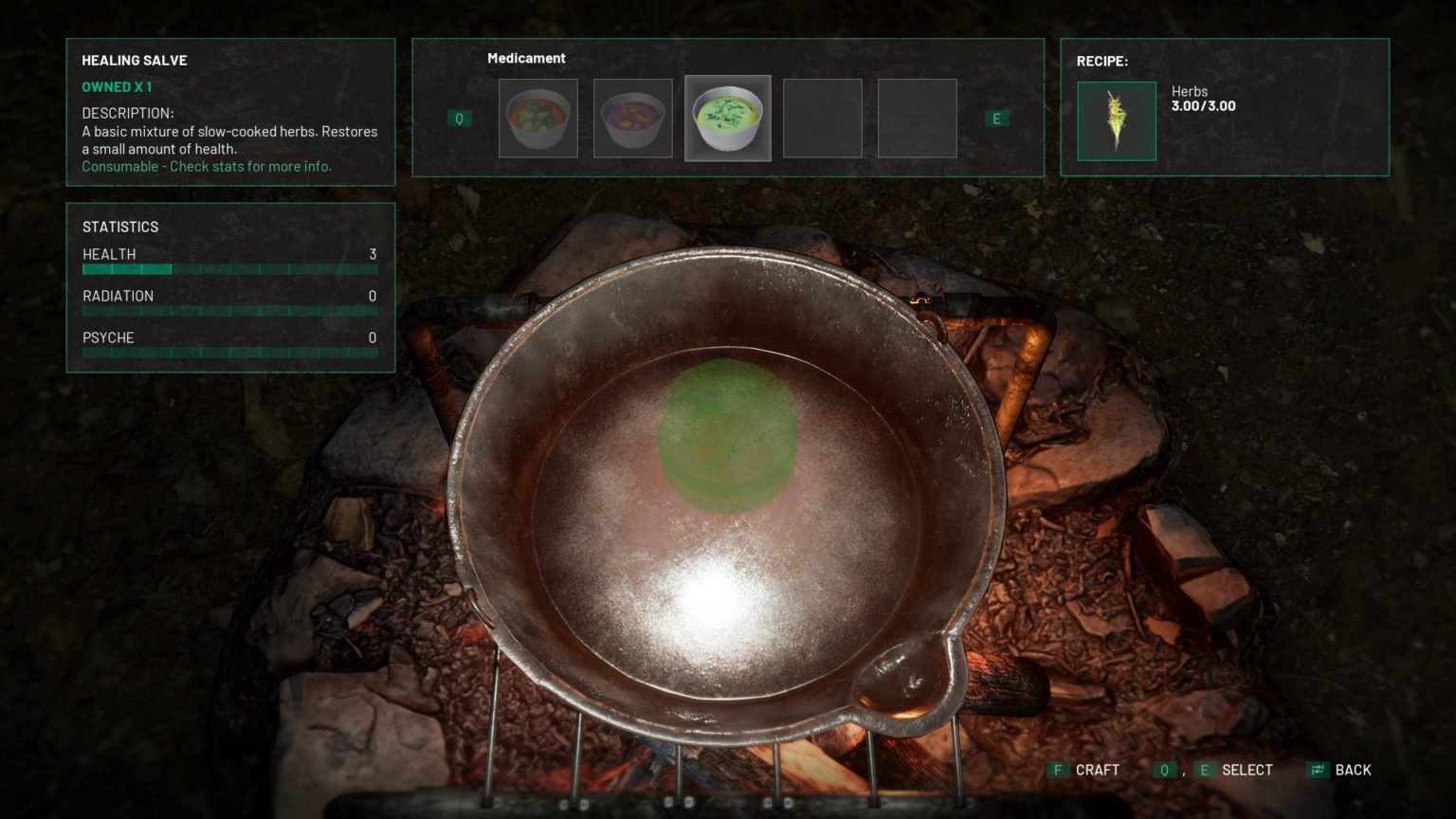The image size is (1456, 819).
Task: Select the red soup bowl recipe
Action: pyautogui.click(x=537, y=118)
